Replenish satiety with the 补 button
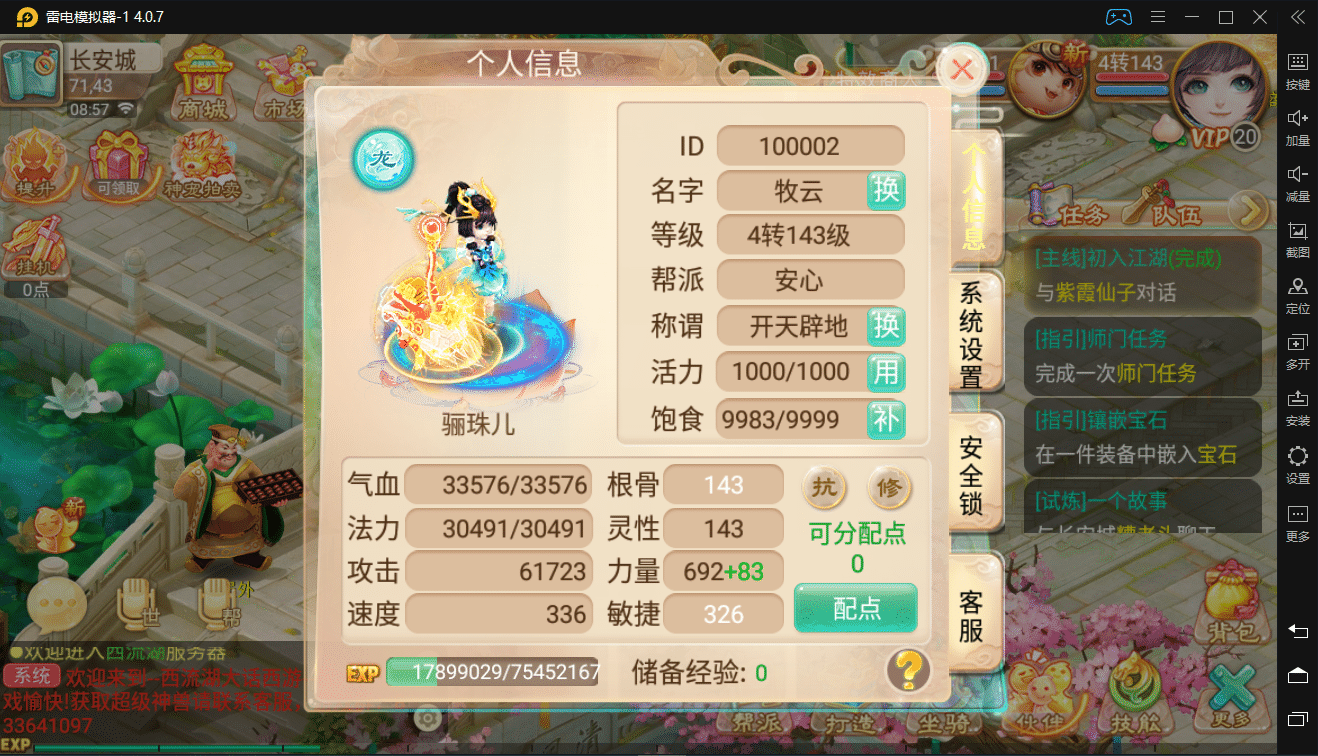The height and width of the screenshot is (756, 1318). (886, 418)
